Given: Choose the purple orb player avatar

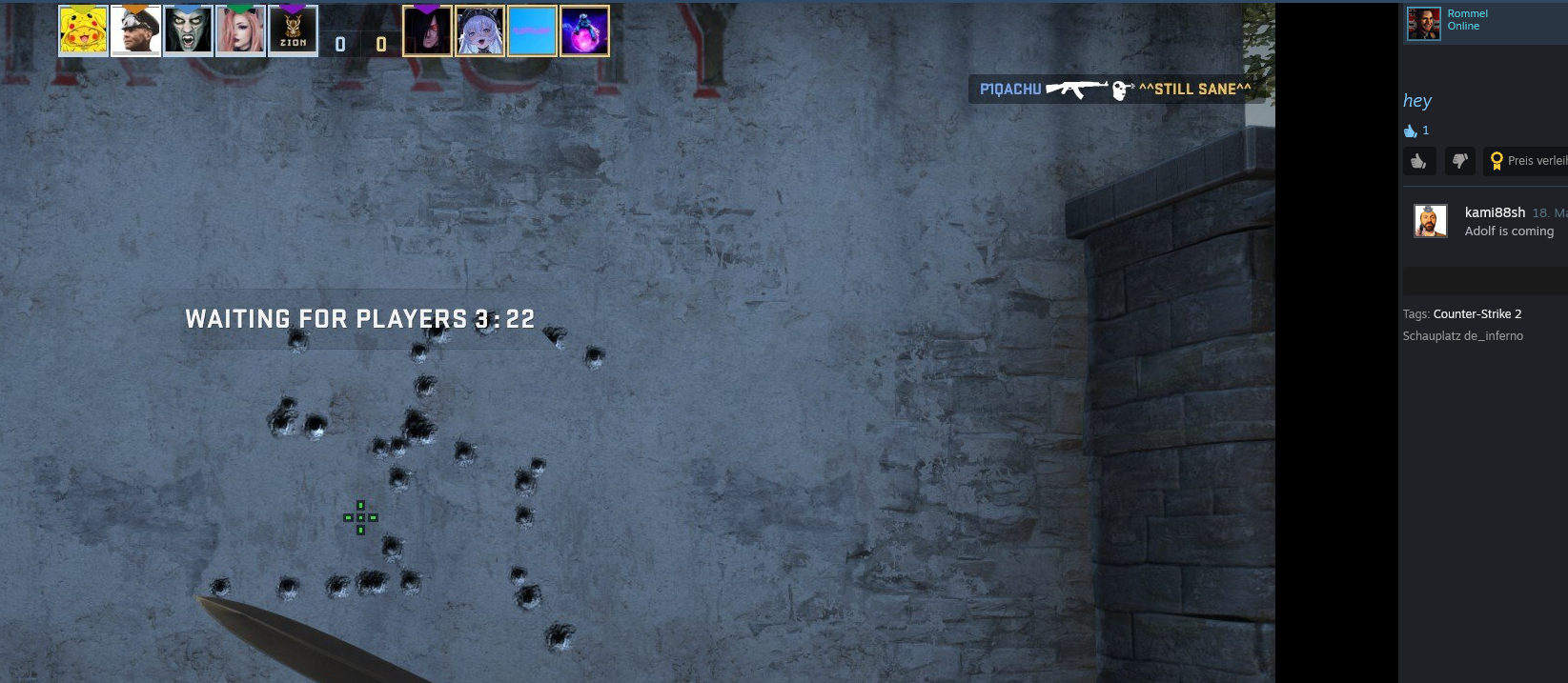Looking at the screenshot, I should point(584,30).
